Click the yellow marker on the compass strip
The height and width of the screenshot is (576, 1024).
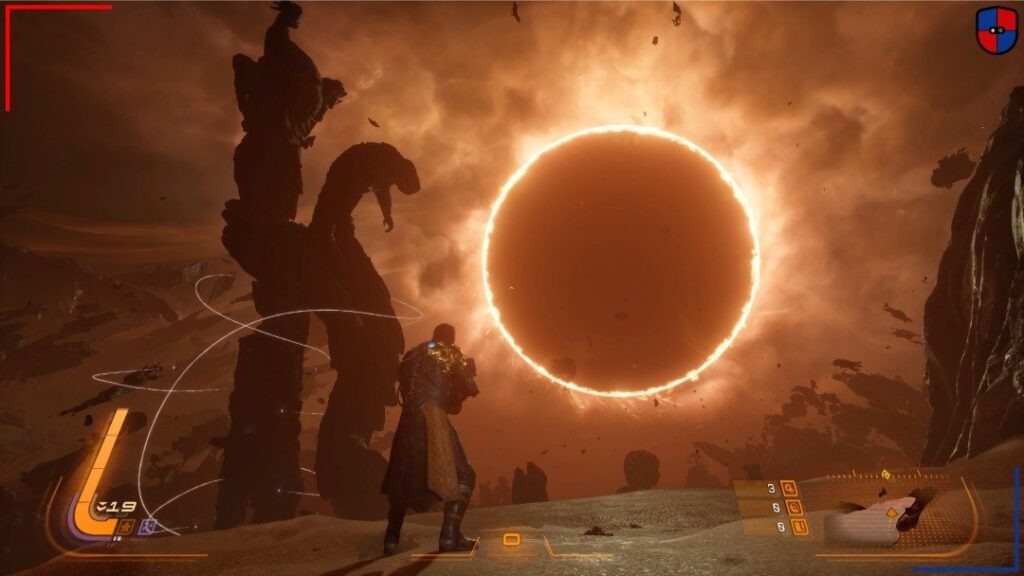[x=886, y=474]
